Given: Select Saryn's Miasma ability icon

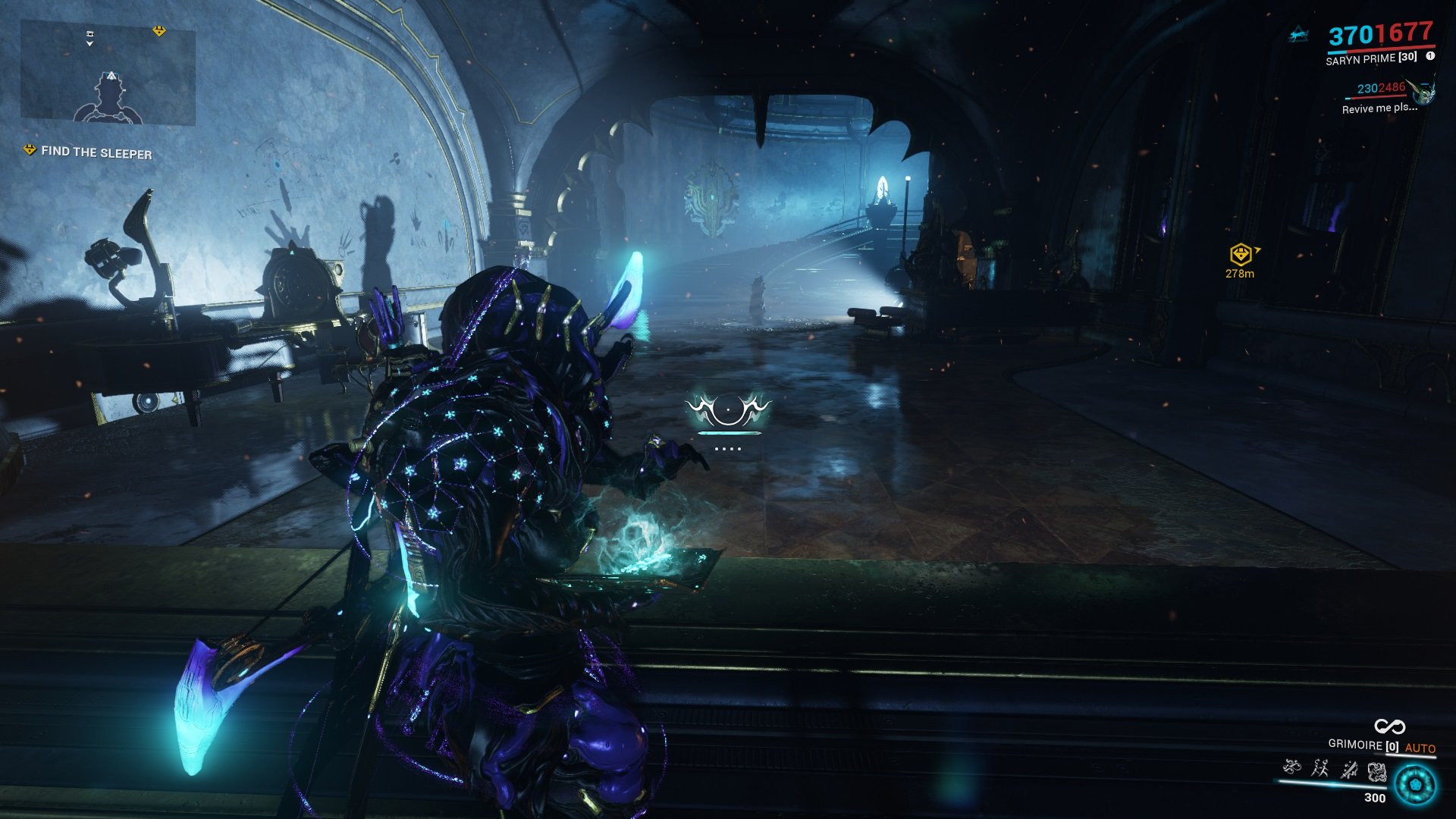Looking at the screenshot, I should 1376,772.
